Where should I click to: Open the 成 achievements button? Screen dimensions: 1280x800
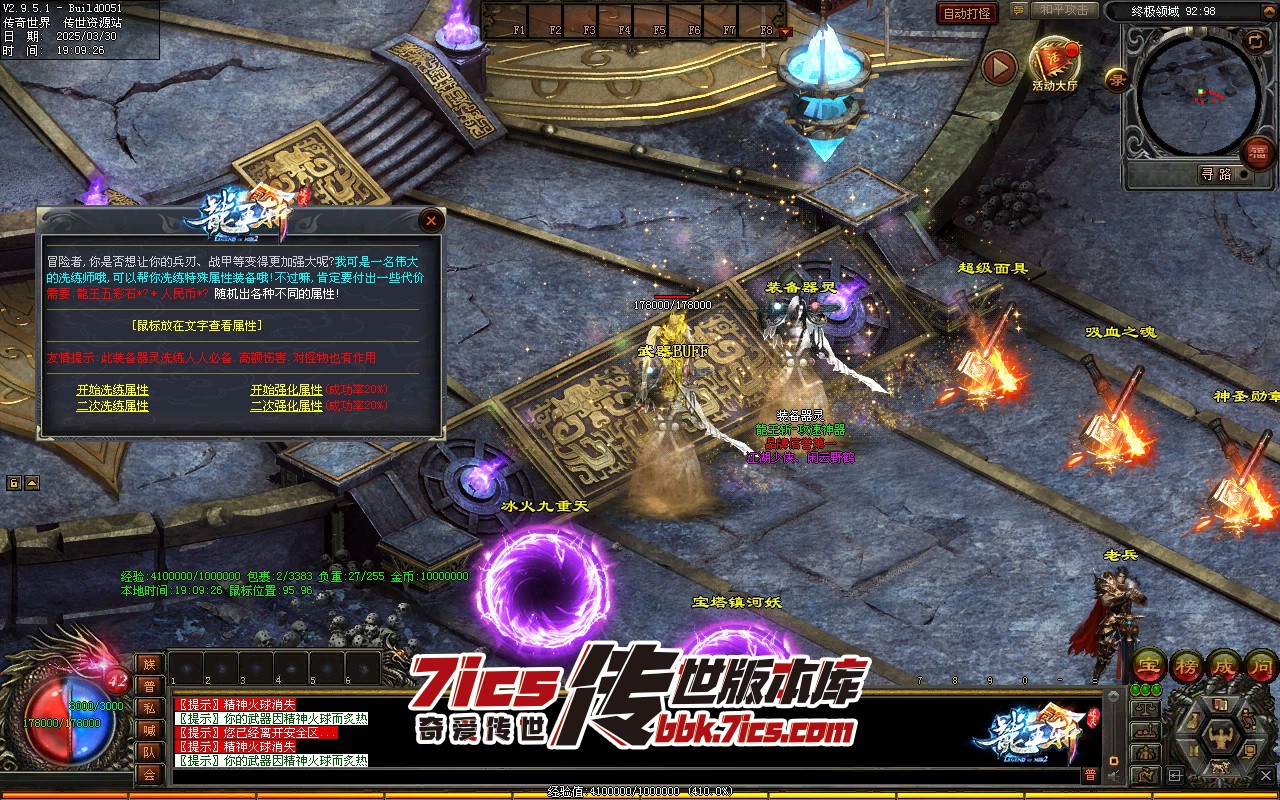[x=1224, y=664]
